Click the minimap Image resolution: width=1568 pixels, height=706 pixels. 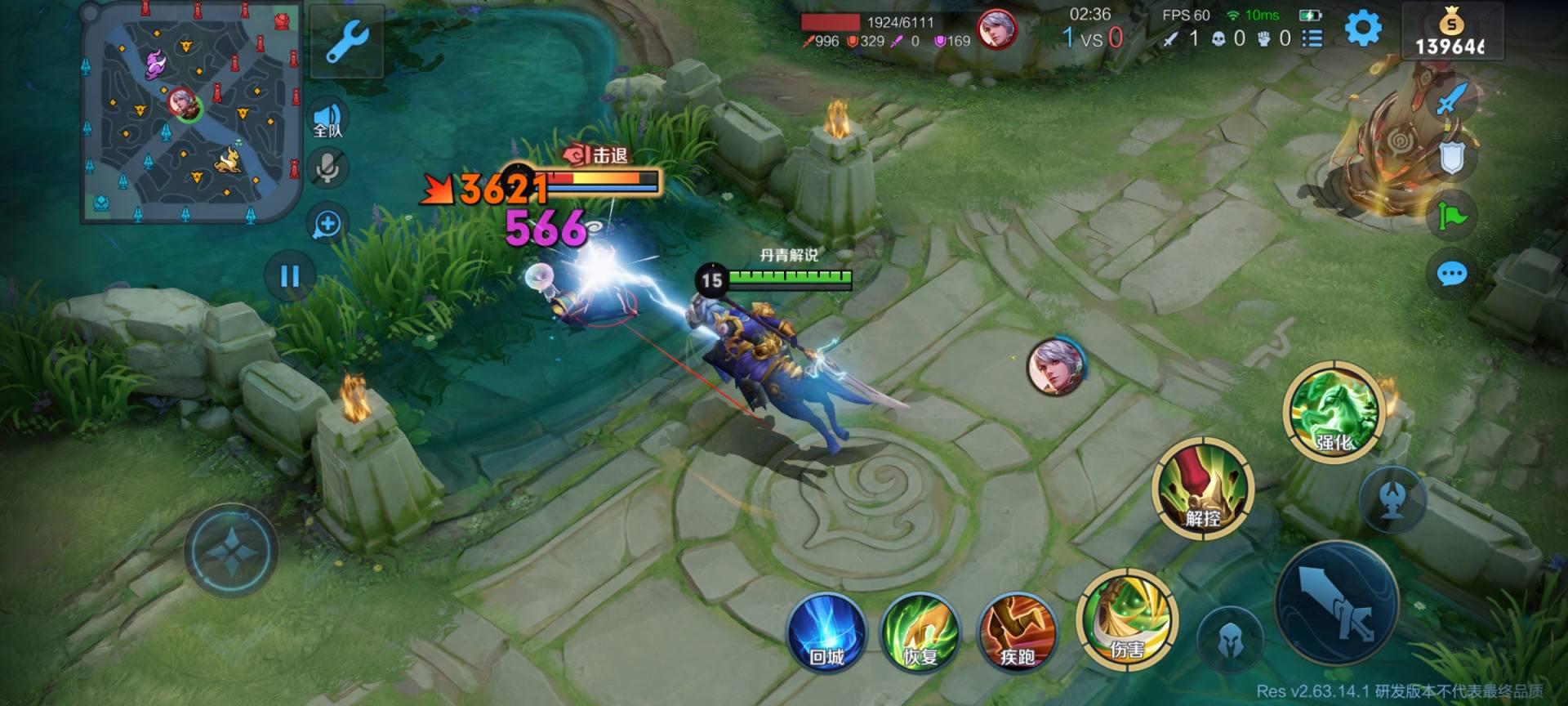pyautogui.click(x=190, y=113)
